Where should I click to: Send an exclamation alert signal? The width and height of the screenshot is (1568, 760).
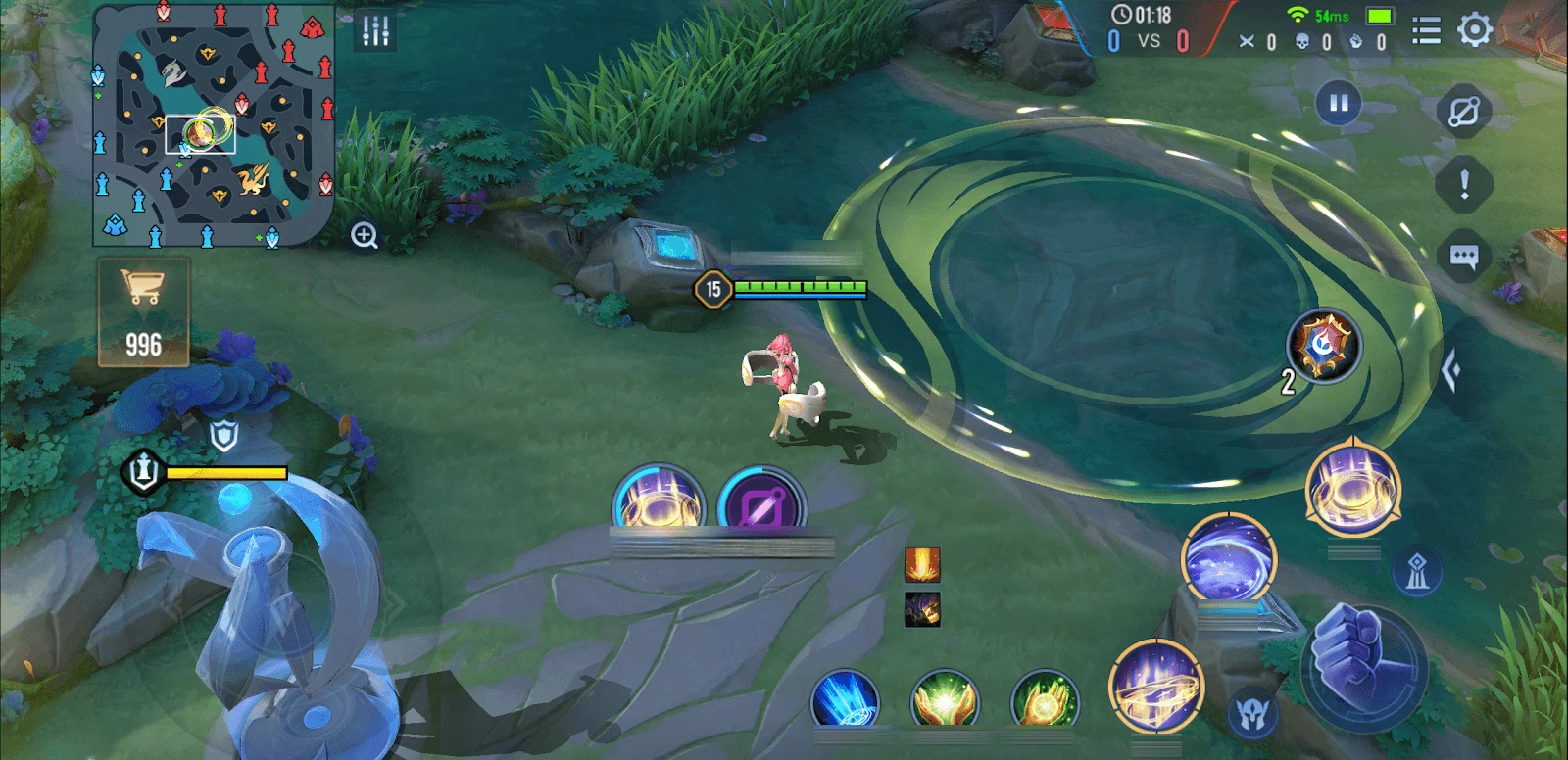click(x=1464, y=184)
